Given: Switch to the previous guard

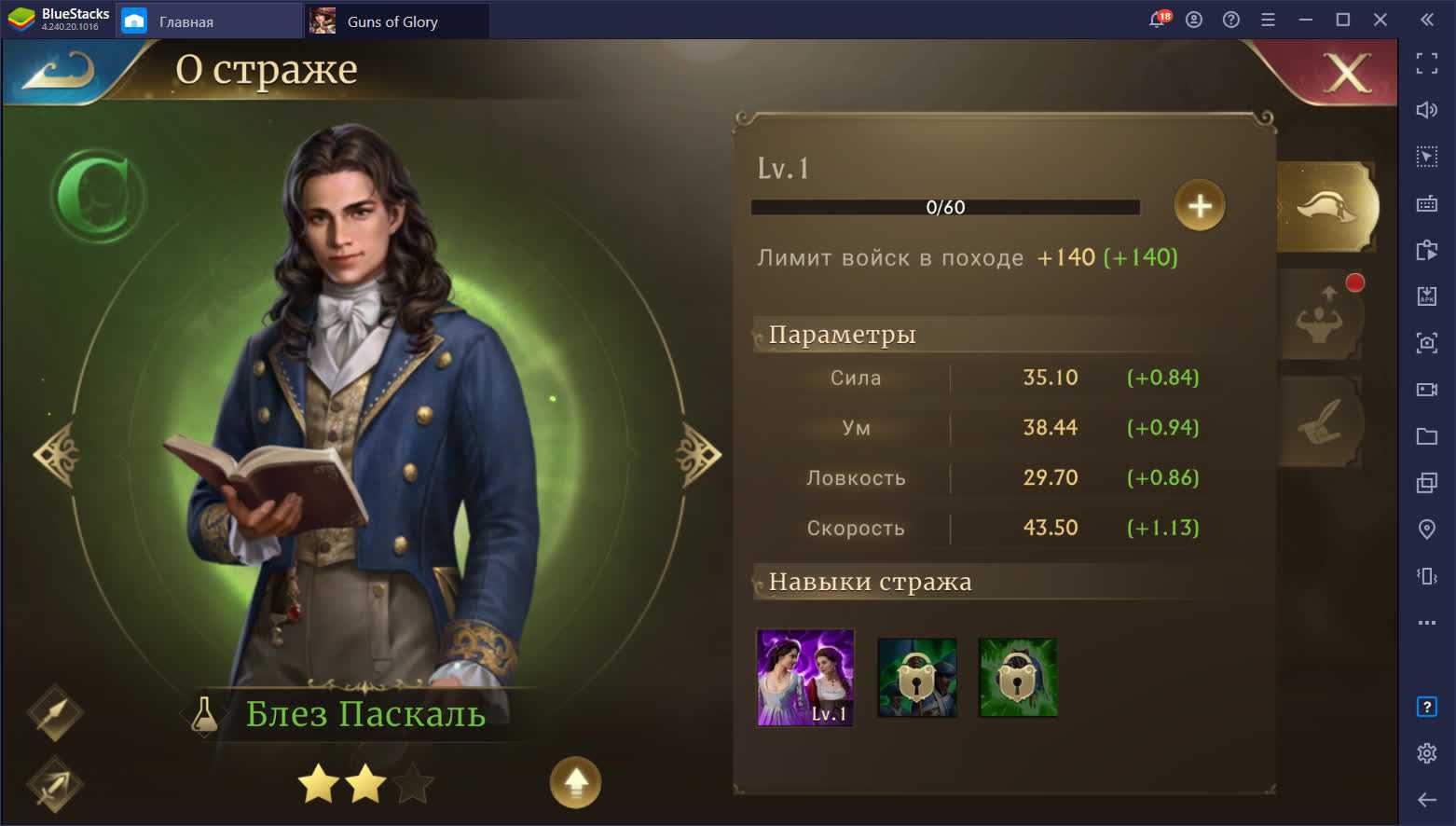Looking at the screenshot, I should 56,455.
